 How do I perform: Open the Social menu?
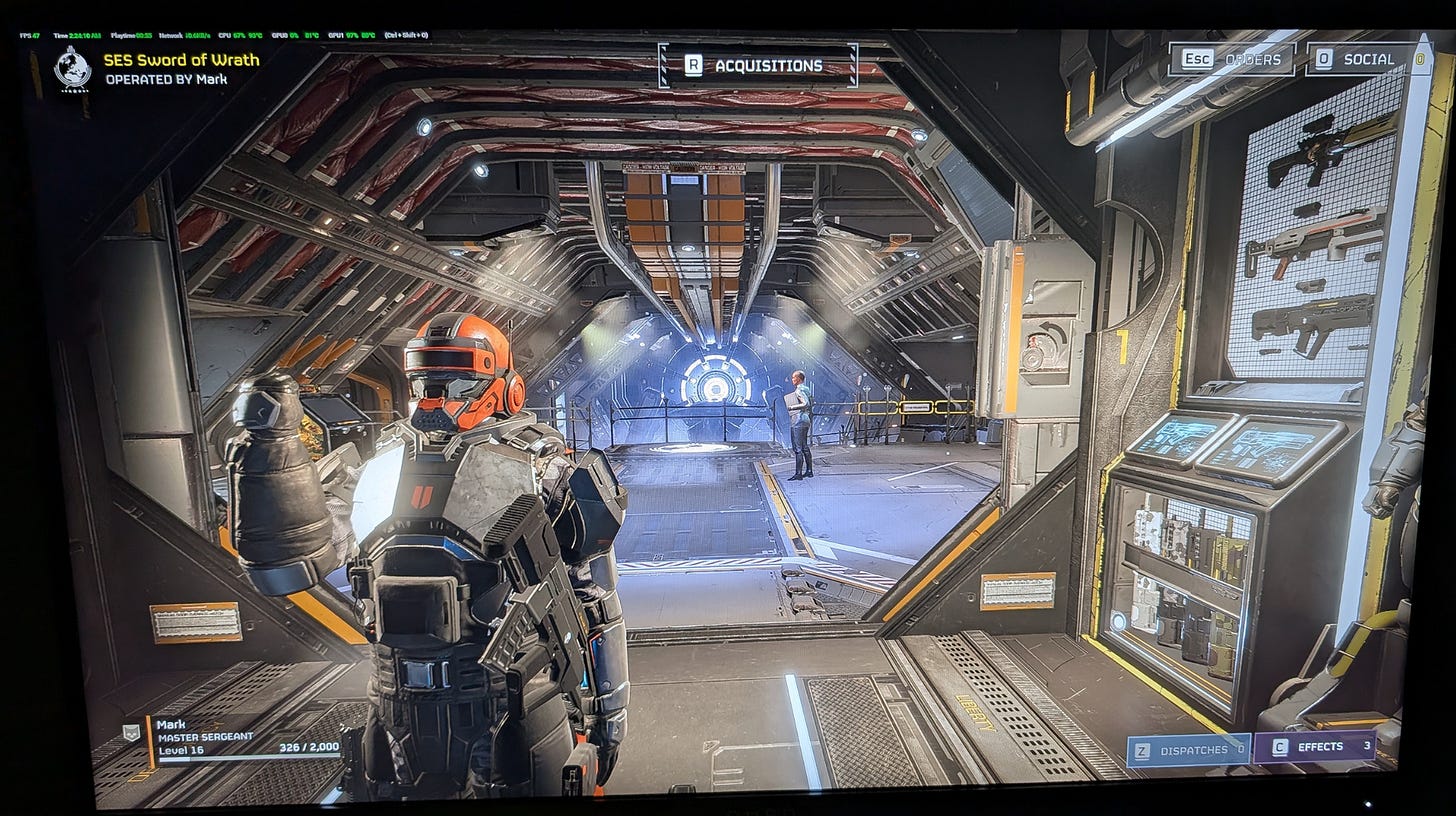coord(1356,59)
